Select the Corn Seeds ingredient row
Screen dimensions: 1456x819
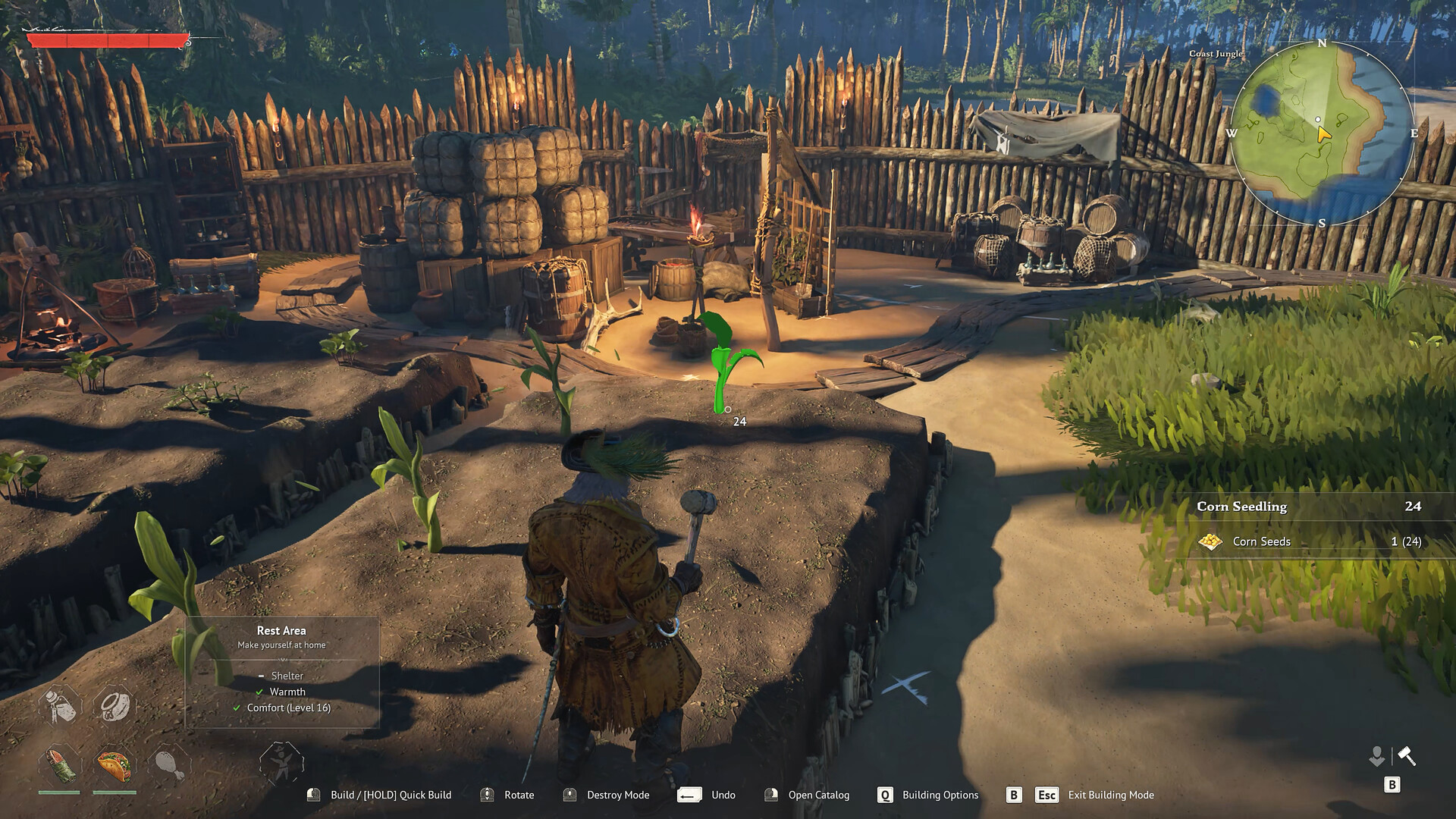coord(1309,541)
